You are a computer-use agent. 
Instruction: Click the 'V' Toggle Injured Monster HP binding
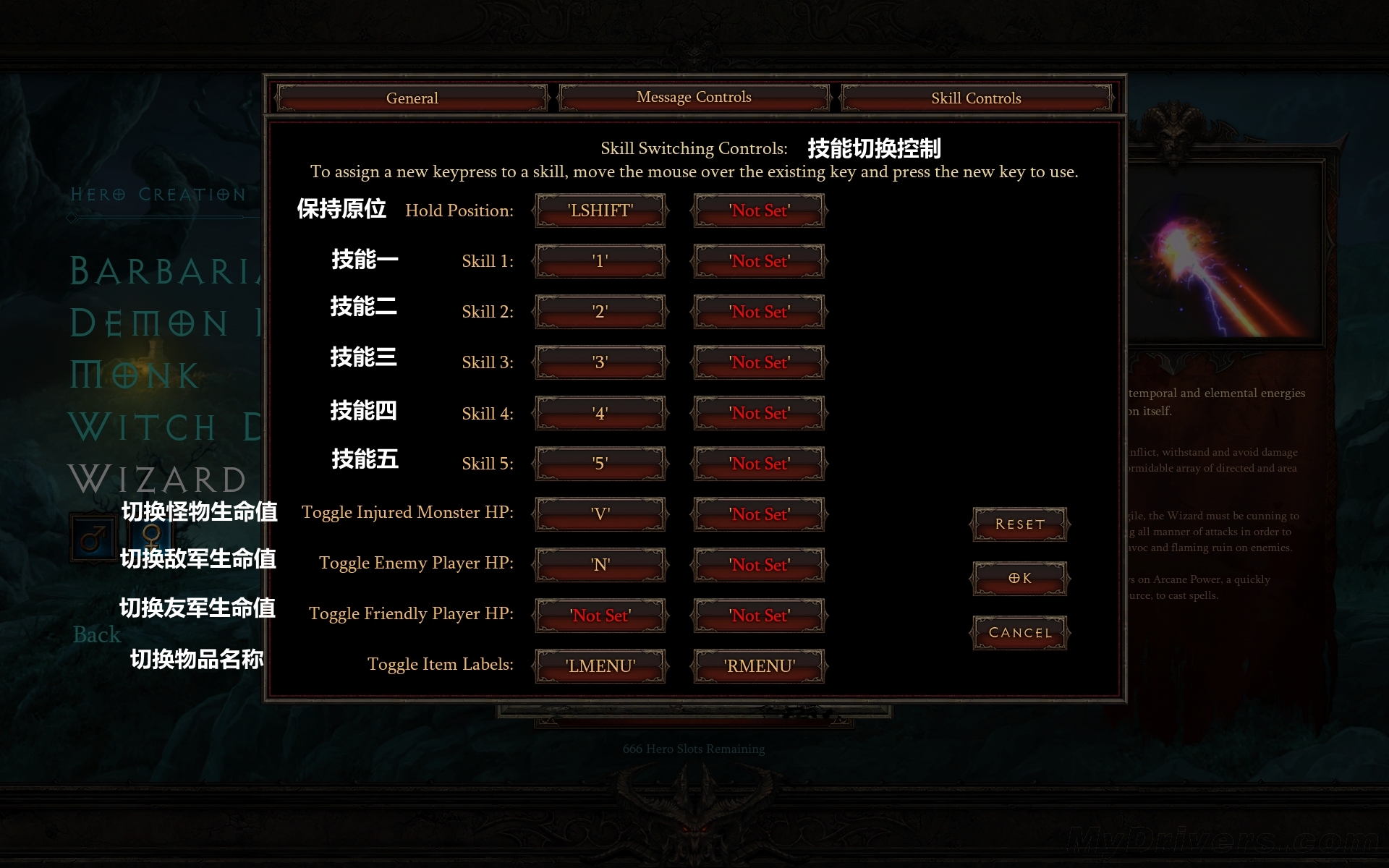[600, 514]
